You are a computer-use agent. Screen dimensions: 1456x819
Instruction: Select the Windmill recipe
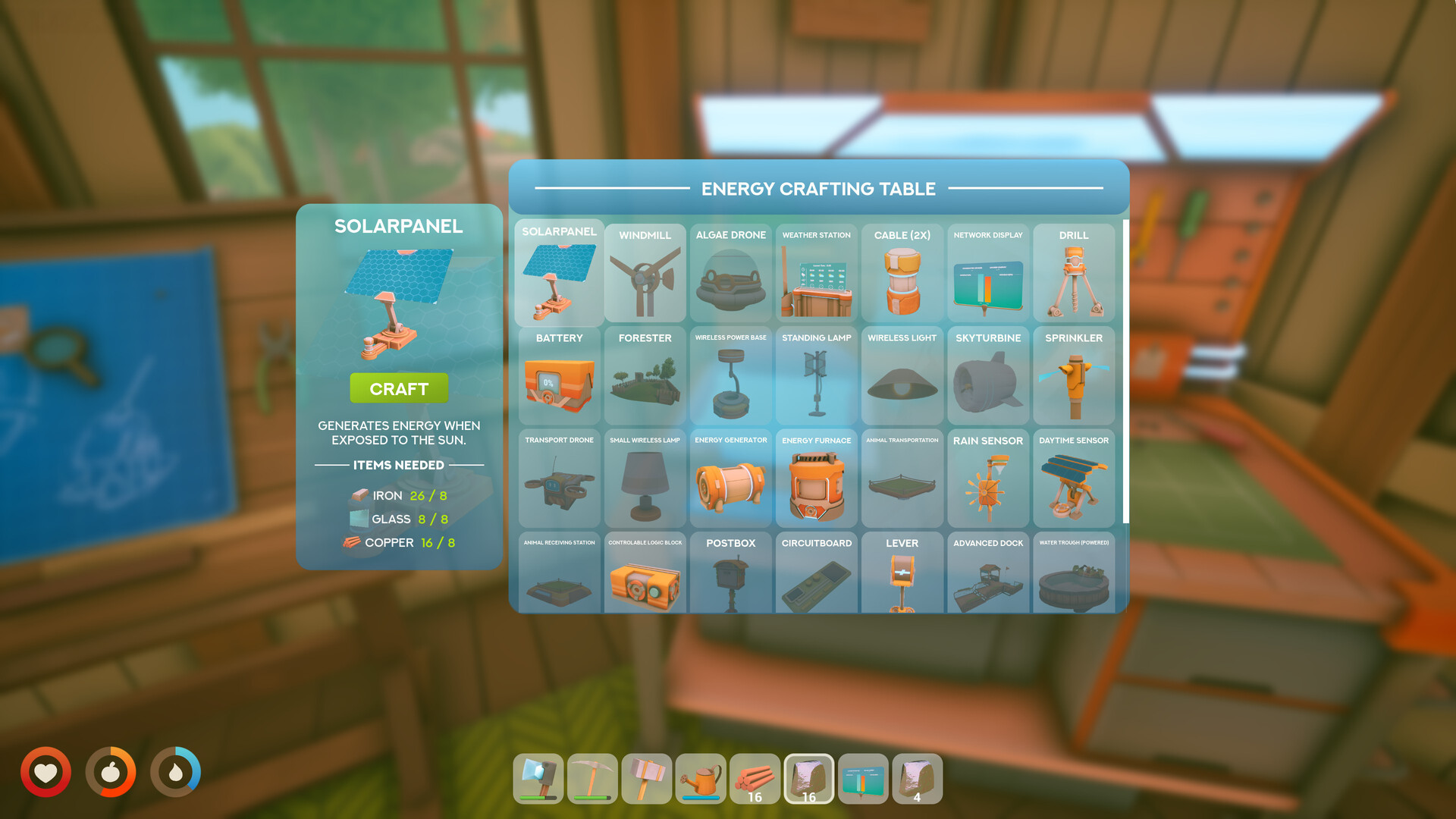[645, 273]
